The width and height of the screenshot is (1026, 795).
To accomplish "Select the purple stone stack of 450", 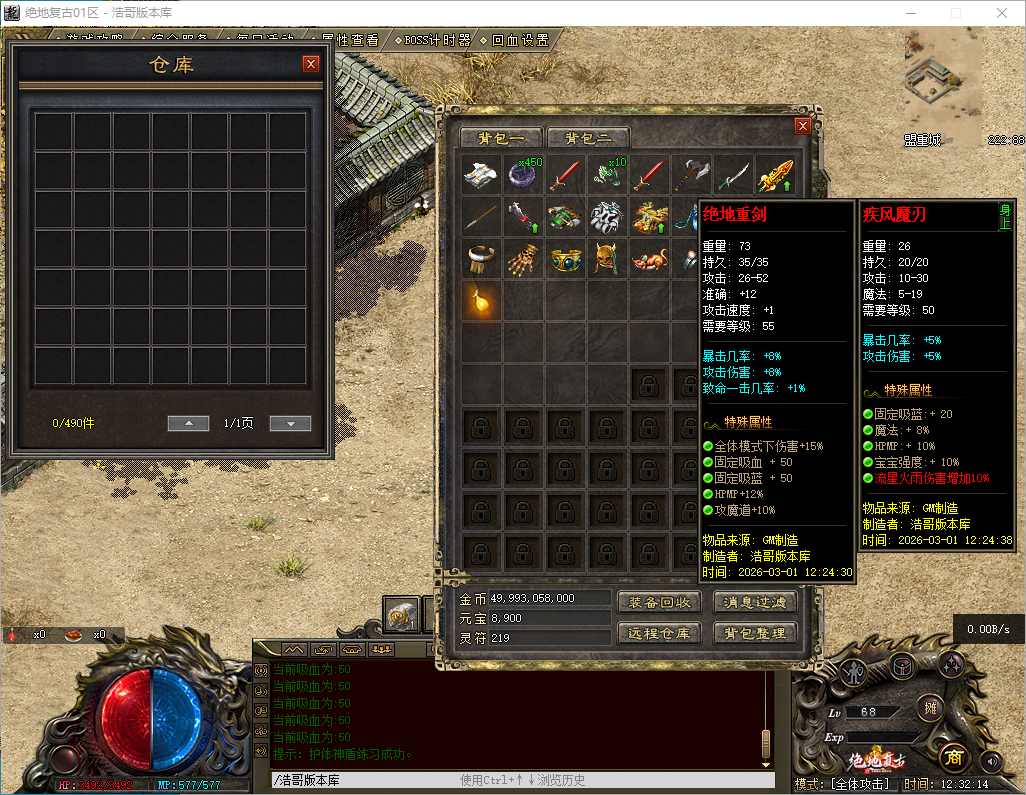I will (x=524, y=175).
